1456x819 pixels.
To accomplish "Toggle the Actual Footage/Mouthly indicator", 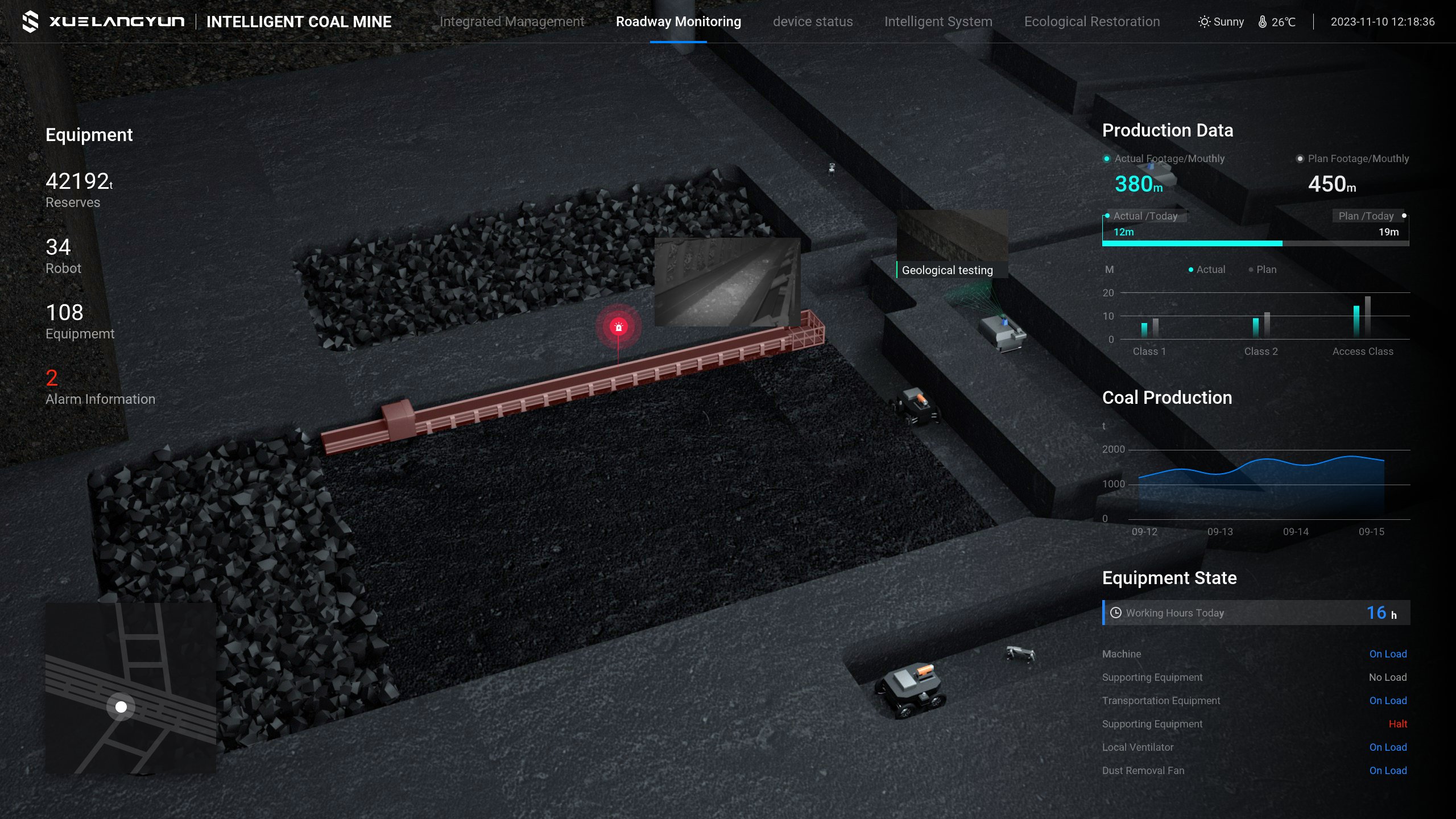I will point(1108,159).
